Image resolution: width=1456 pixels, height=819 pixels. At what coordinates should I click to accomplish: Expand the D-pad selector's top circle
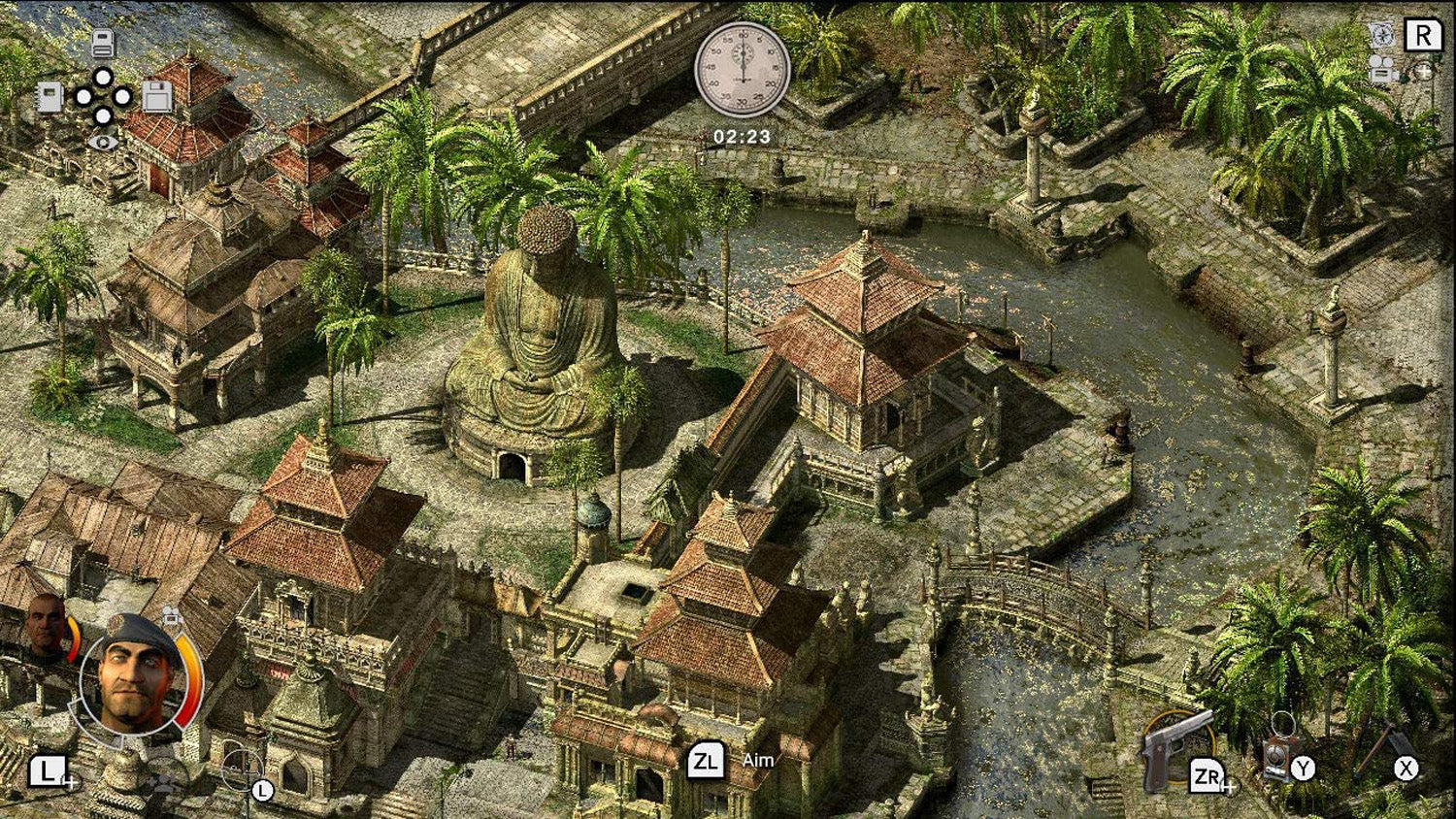[104, 79]
